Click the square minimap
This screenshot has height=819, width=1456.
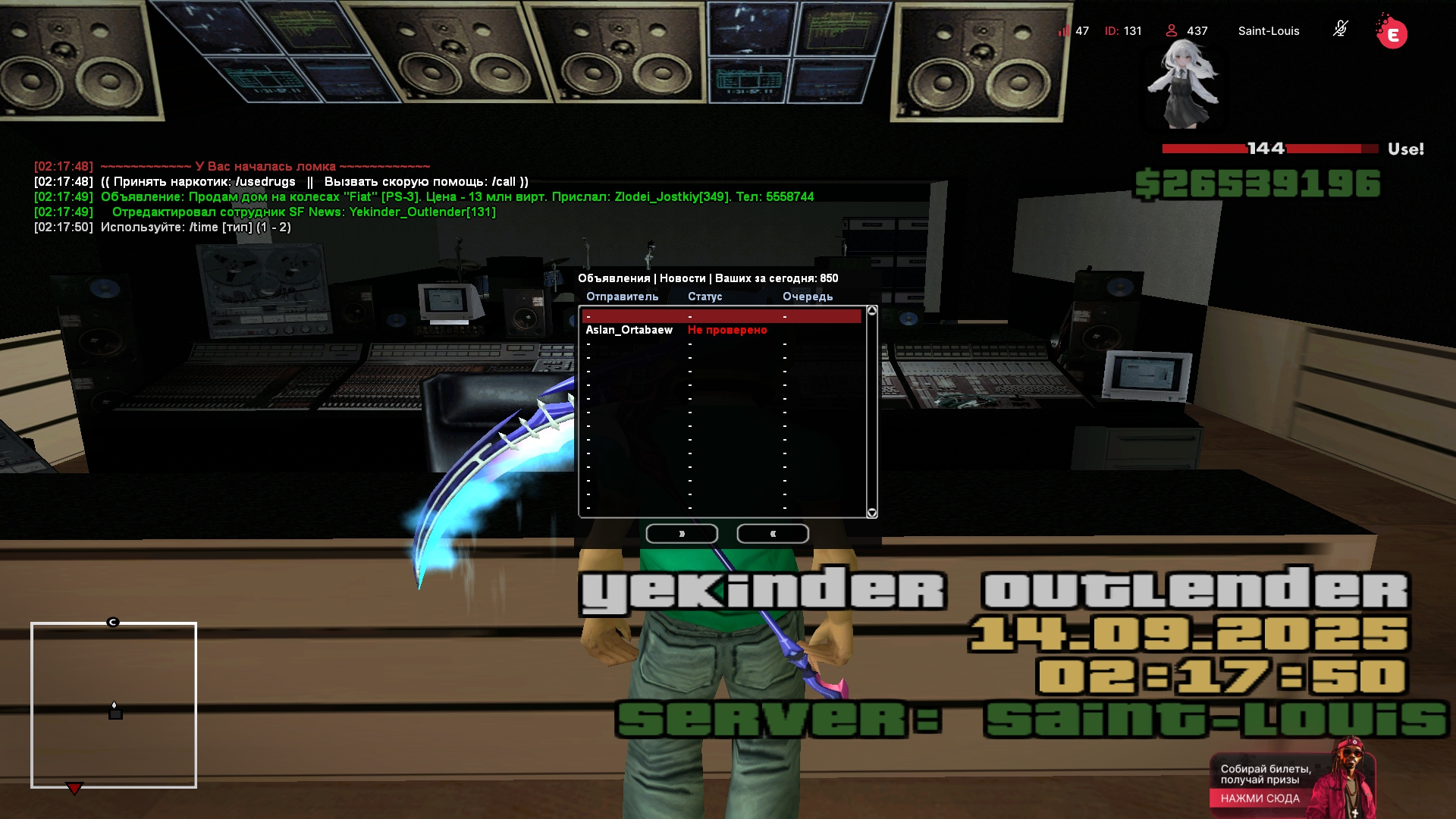(x=114, y=705)
